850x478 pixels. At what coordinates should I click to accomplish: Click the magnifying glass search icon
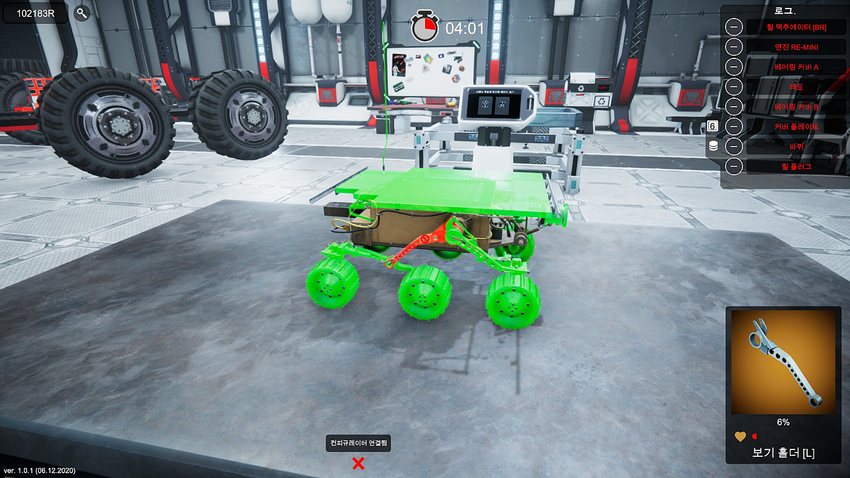tap(82, 14)
